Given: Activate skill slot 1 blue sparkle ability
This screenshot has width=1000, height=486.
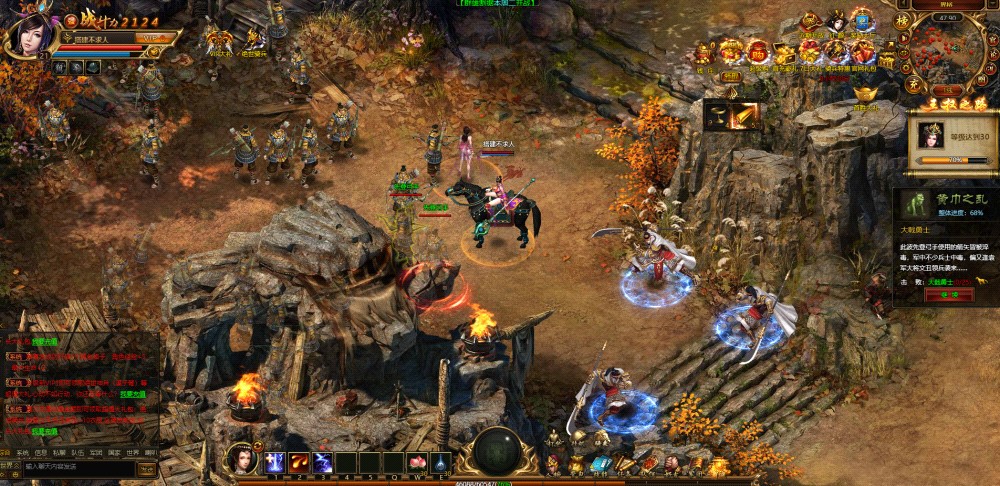Looking at the screenshot, I should click(275, 463).
